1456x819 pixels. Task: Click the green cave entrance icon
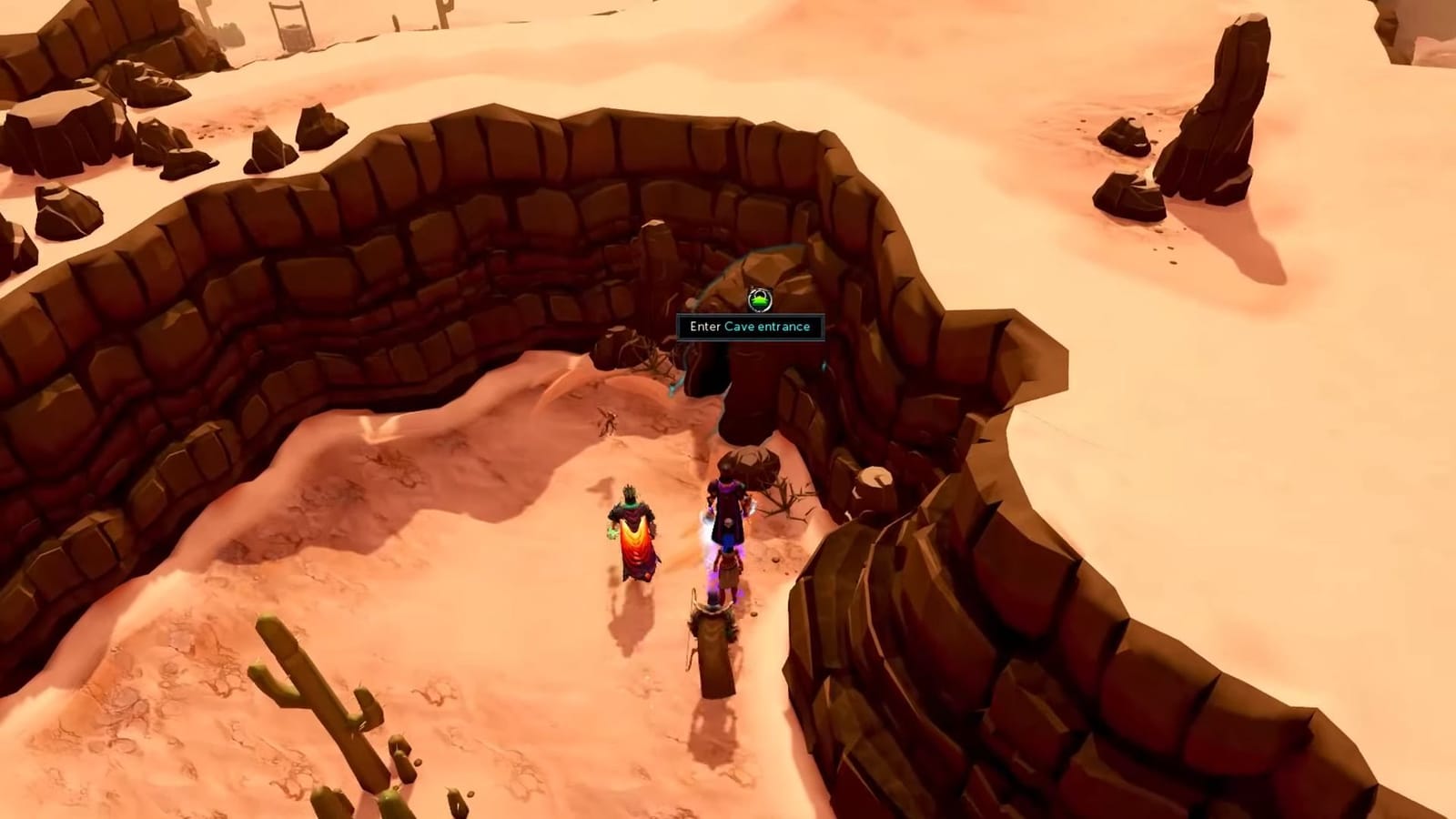click(761, 298)
